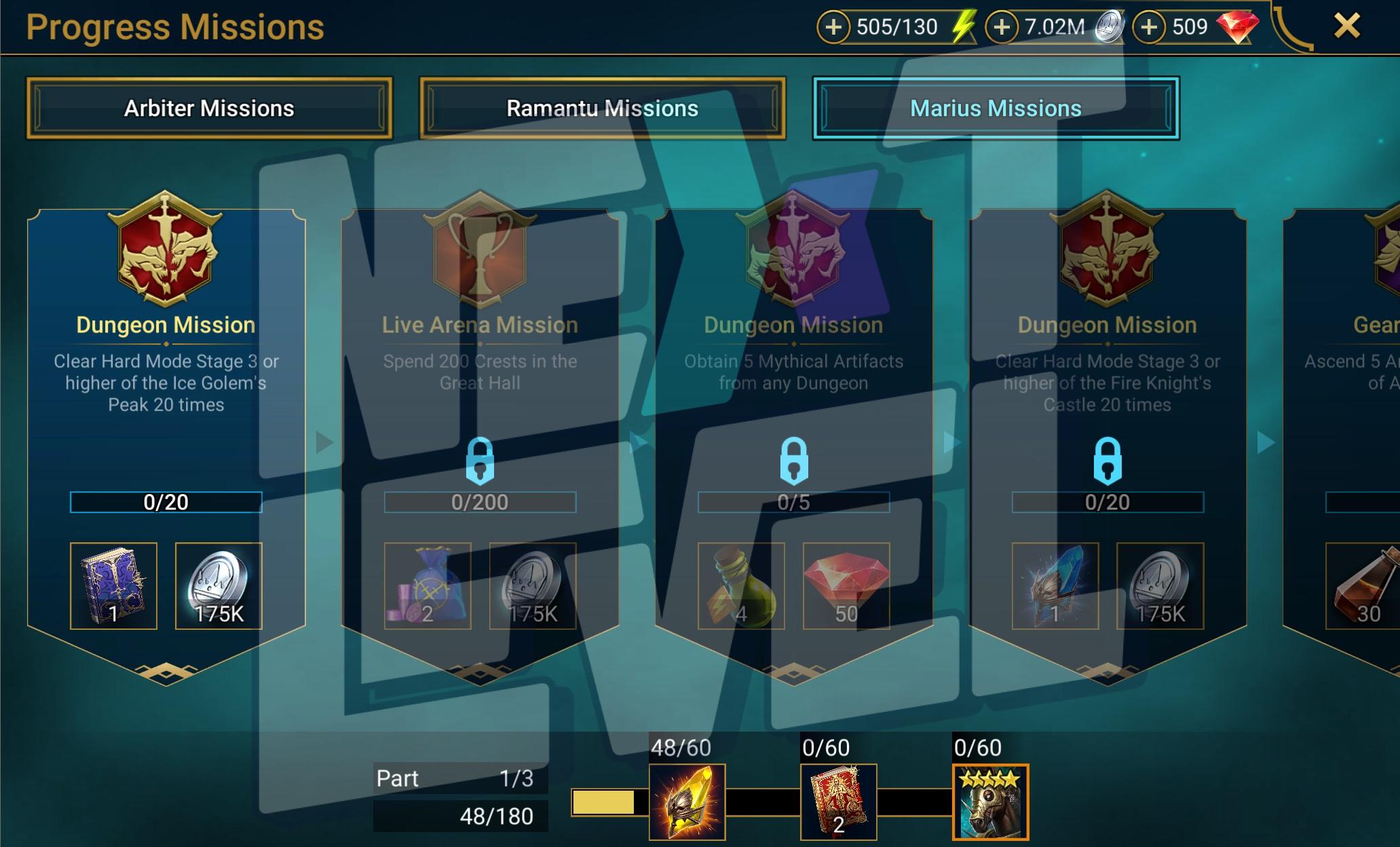Show the purple coin bag reward
This screenshot has height=847, width=1400.
click(x=428, y=586)
